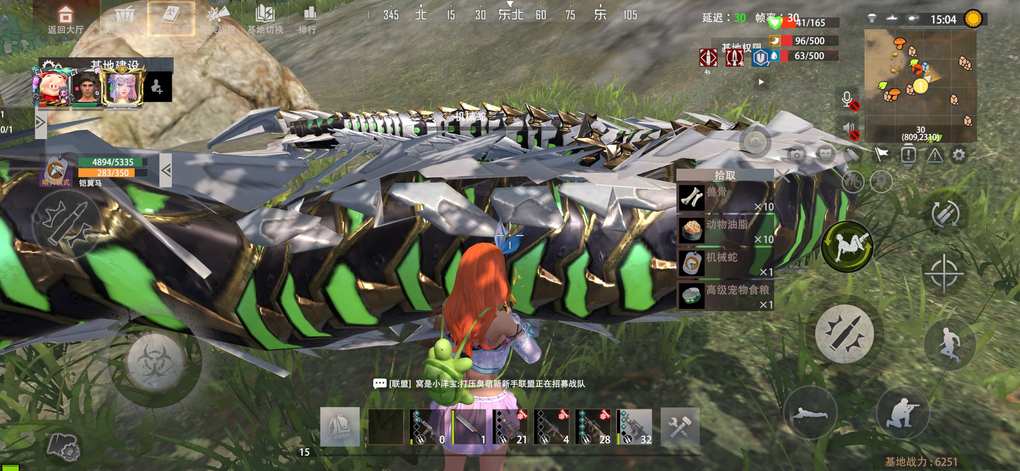Viewport: 1020px width, 471px height.
Task: Switch to prone stance
Action: (810, 412)
